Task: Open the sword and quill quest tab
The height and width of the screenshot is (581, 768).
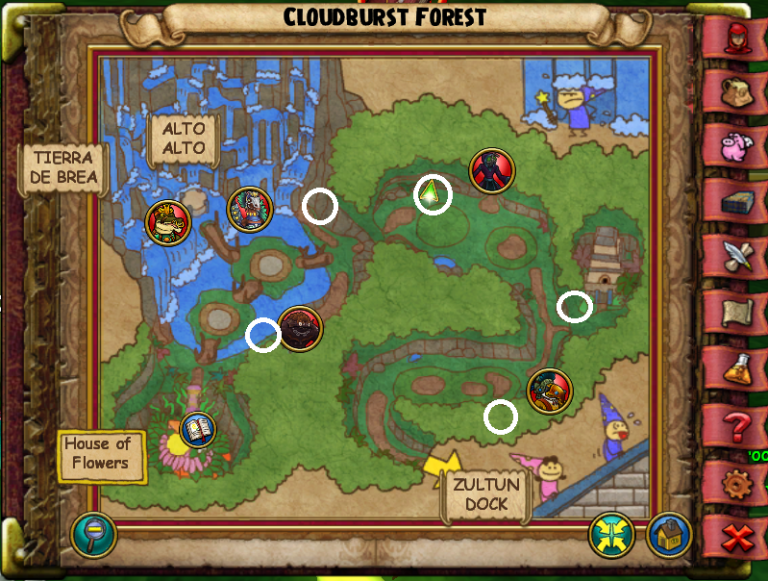Action: click(738, 256)
